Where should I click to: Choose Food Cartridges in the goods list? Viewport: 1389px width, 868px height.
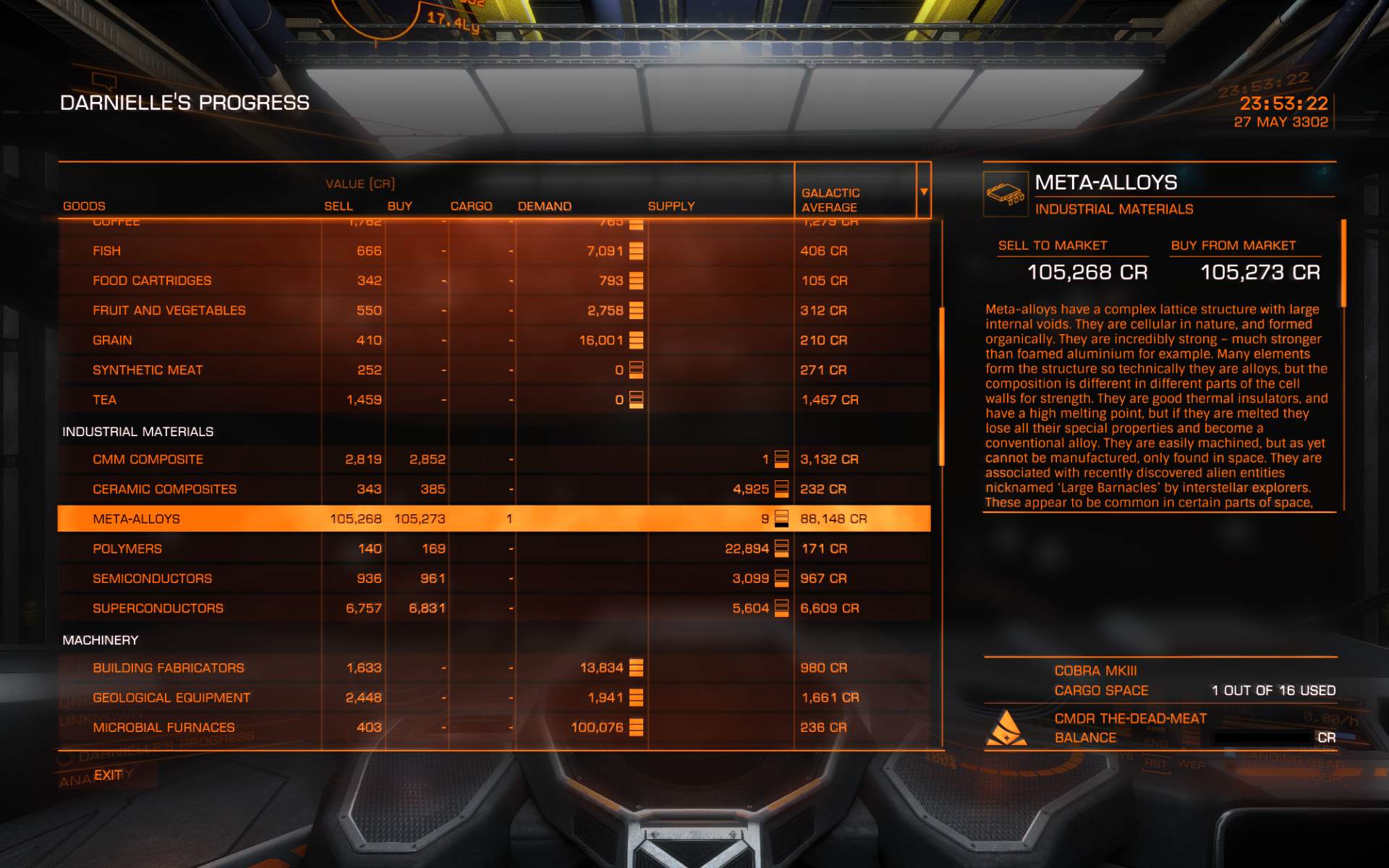(152, 281)
